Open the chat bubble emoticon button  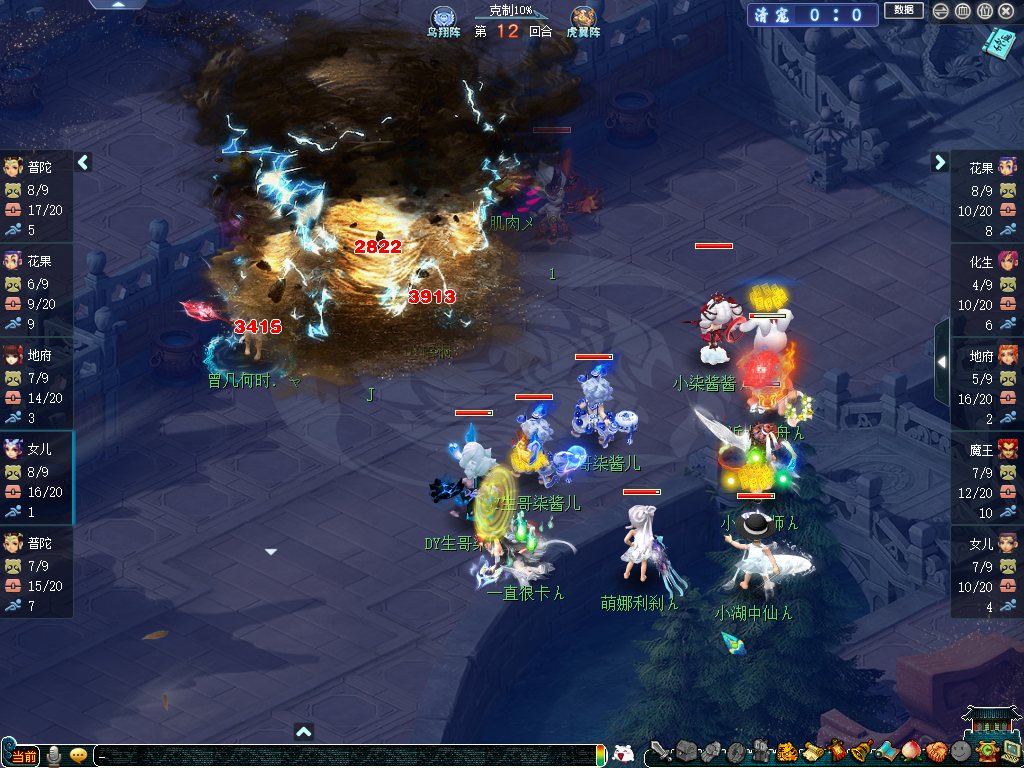click(x=78, y=755)
